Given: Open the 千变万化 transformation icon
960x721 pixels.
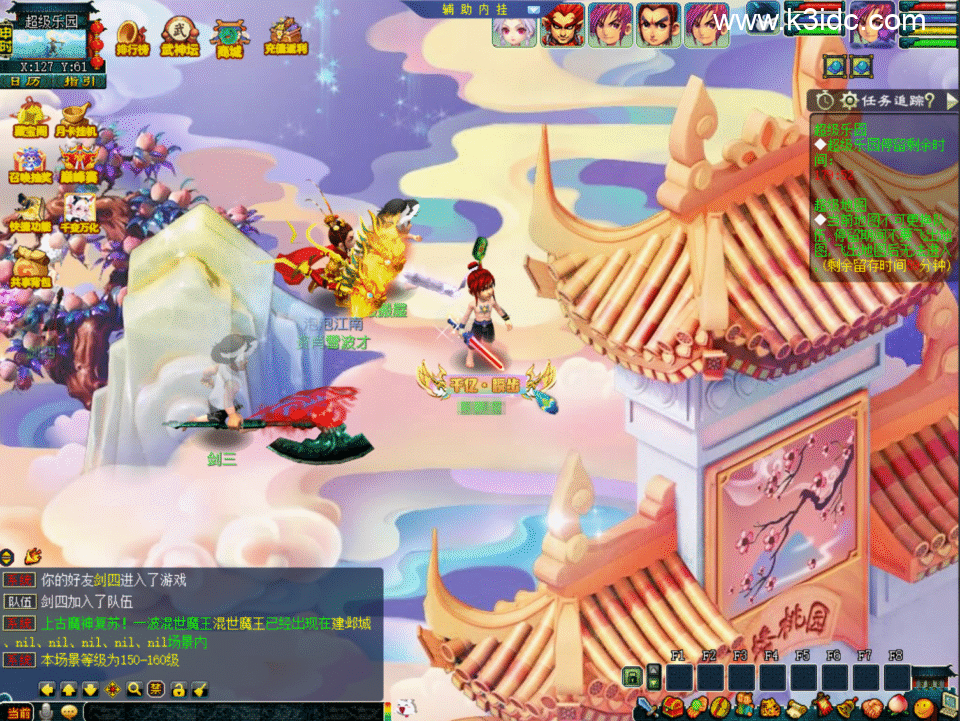Looking at the screenshot, I should (x=78, y=211).
